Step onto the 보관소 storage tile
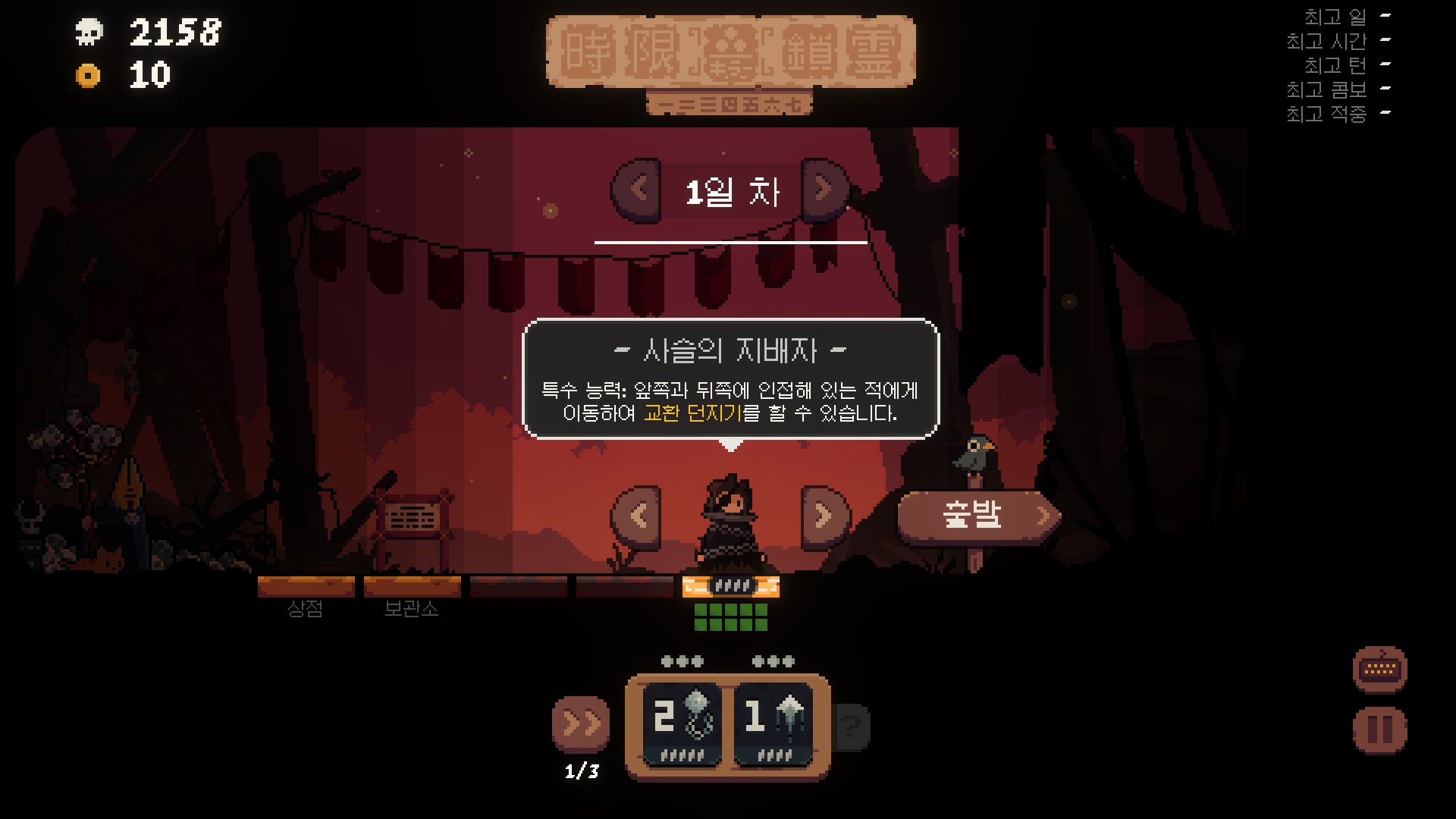Image resolution: width=1456 pixels, height=819 pixels. [x=412, y=588]
